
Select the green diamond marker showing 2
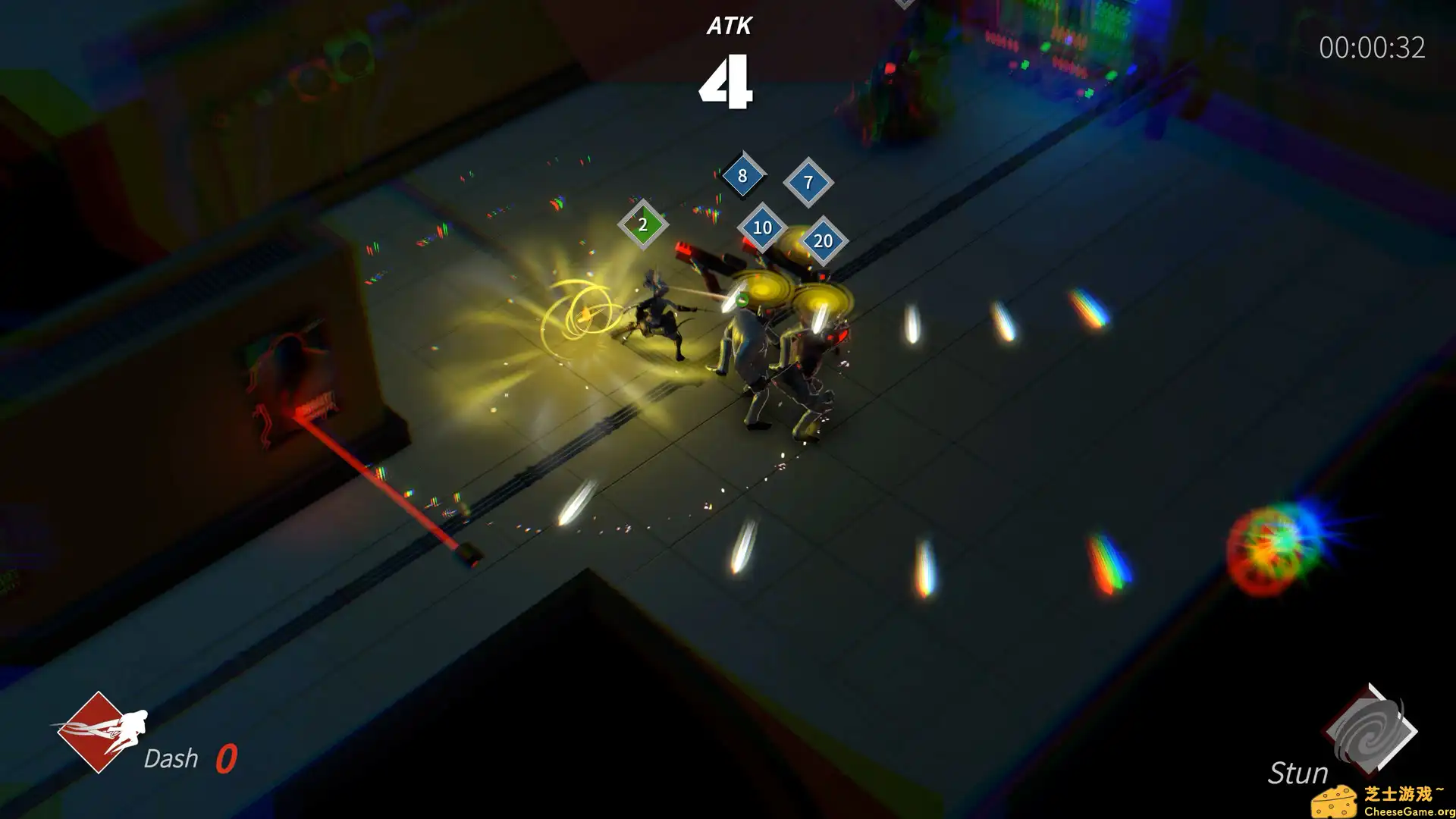click(x=642, y=224)
